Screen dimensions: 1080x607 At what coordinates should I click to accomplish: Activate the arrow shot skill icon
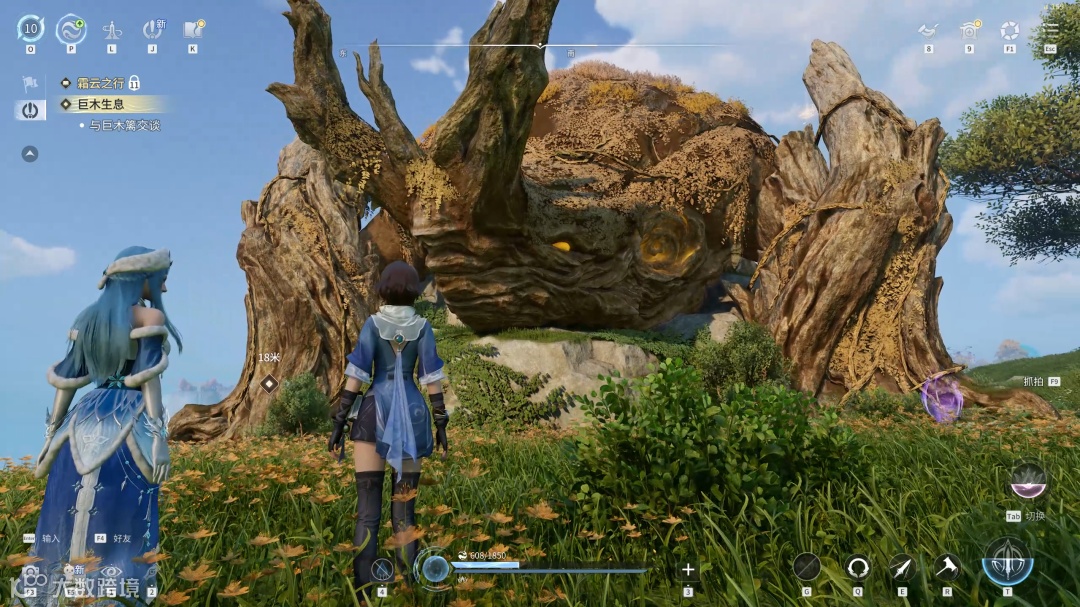click(902, 567)
